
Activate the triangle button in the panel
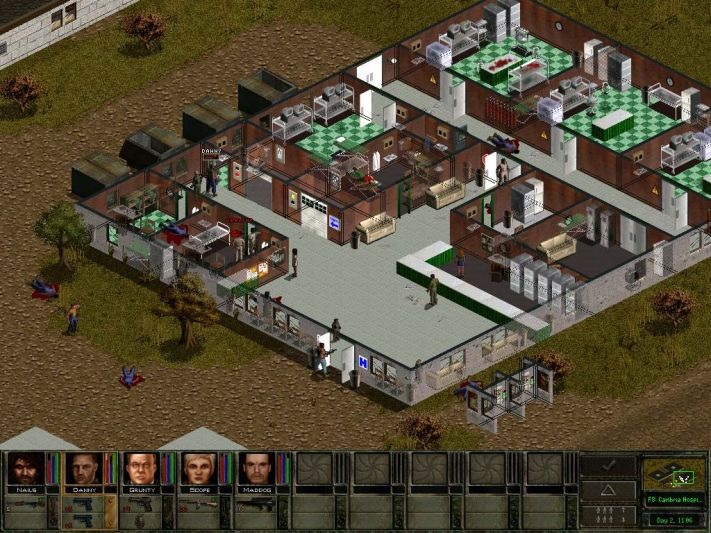tap(609, 489)
